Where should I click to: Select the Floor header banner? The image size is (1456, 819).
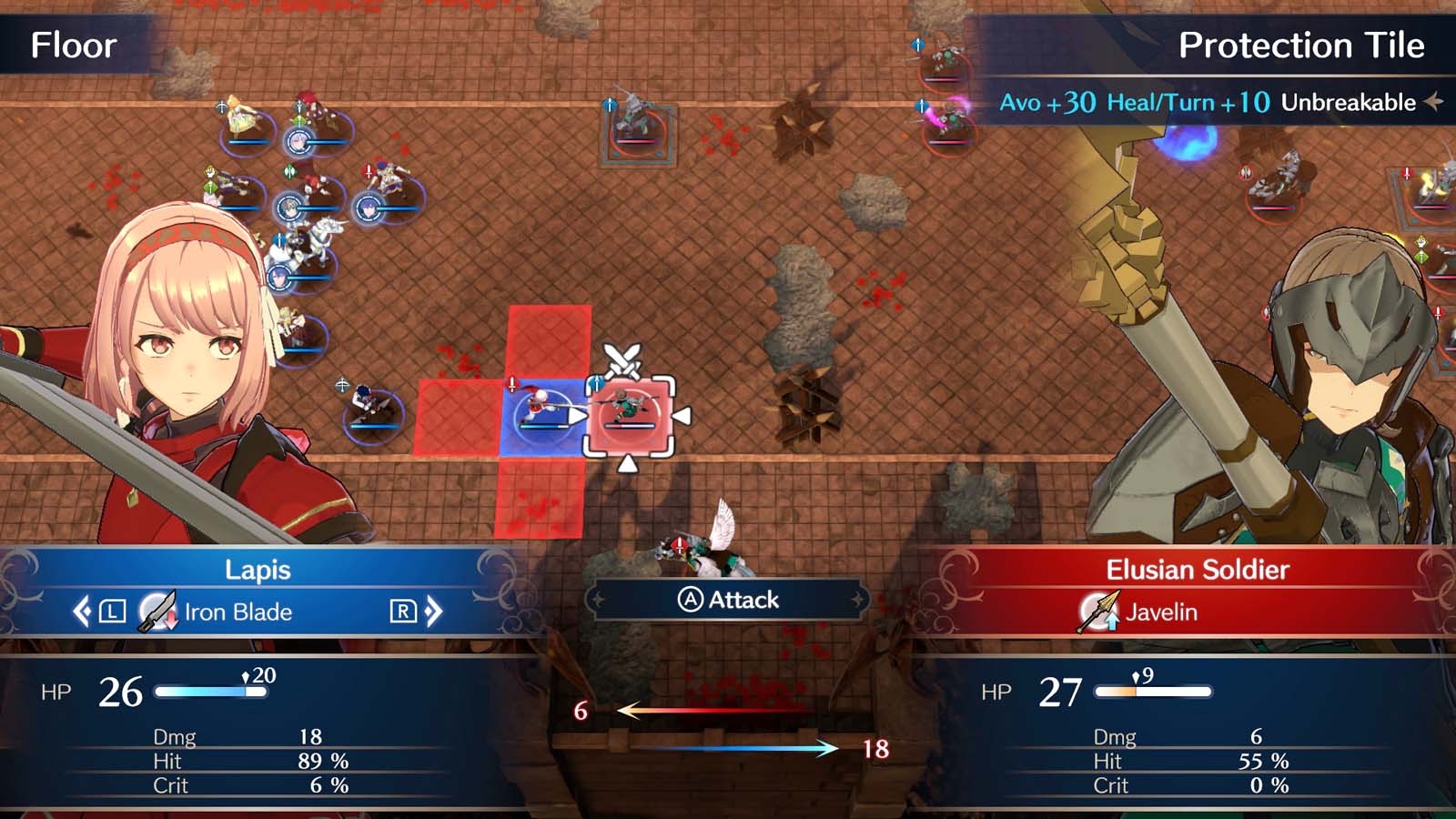(x=73, y=45)
